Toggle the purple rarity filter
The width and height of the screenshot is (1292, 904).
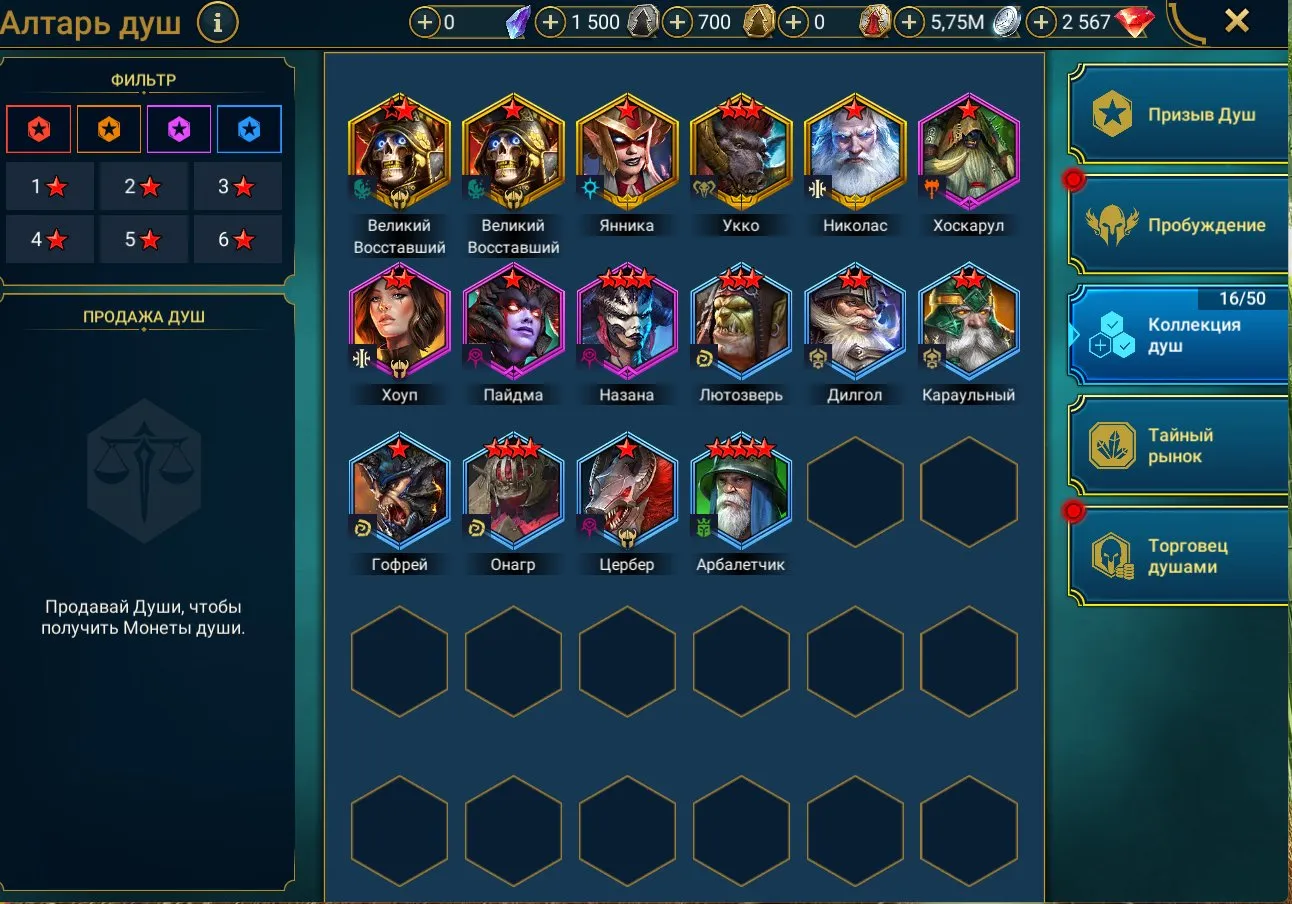pos(178,129)
